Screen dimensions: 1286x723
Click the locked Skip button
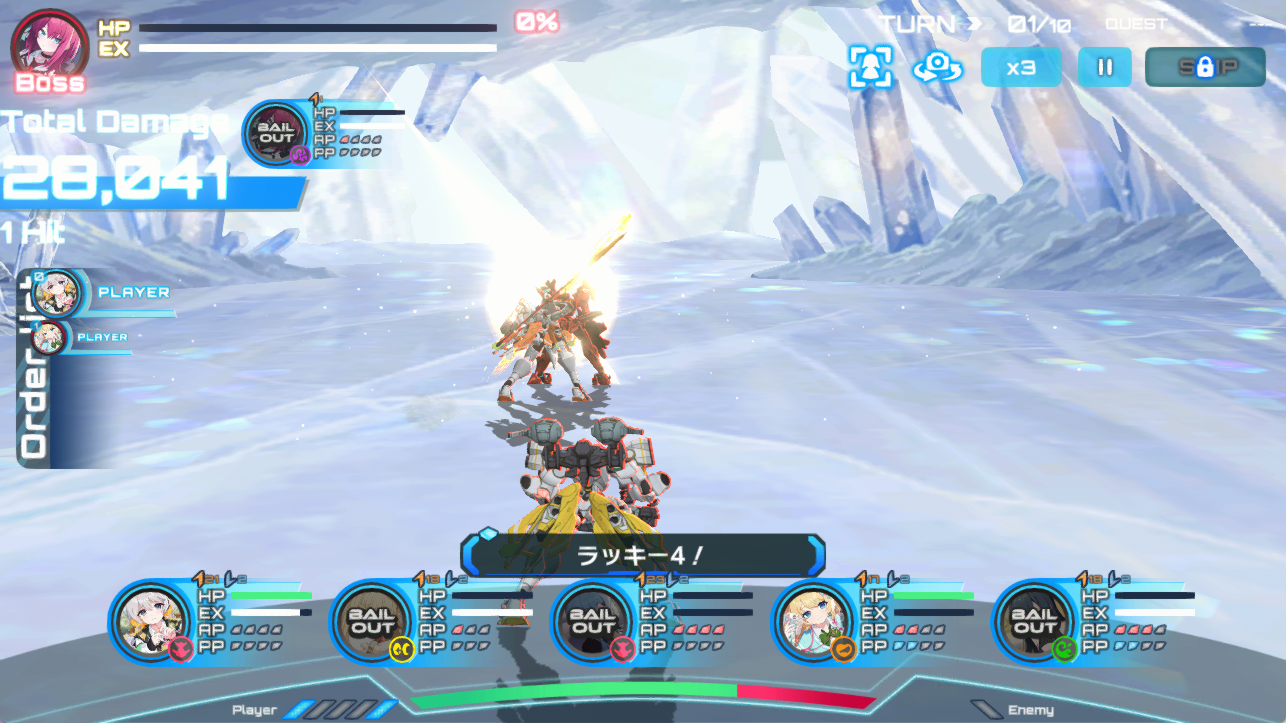coord(1206,68)
